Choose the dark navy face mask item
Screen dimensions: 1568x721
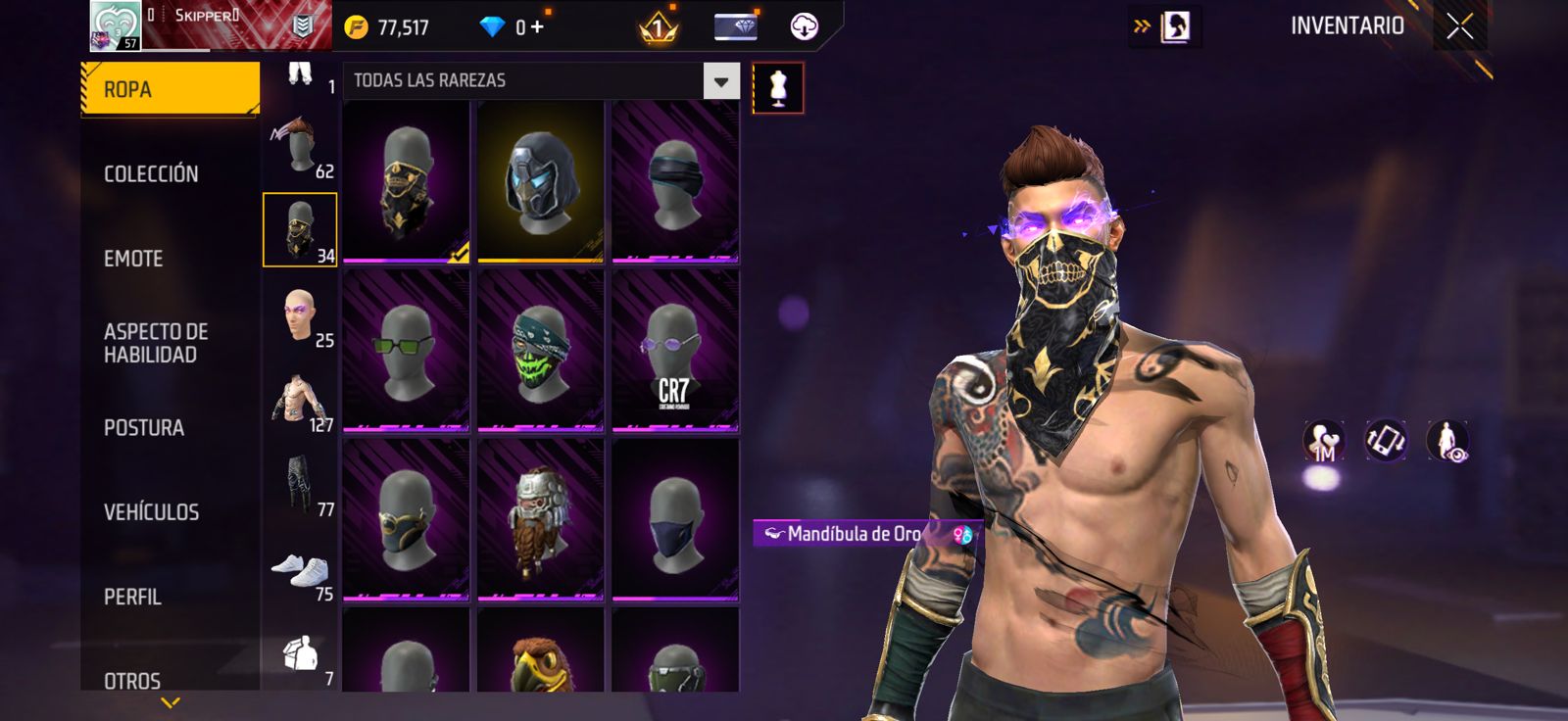[674, 519]
